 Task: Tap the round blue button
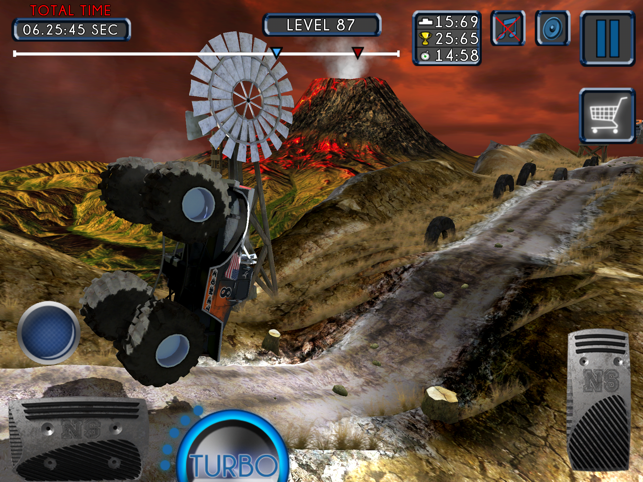48,332
